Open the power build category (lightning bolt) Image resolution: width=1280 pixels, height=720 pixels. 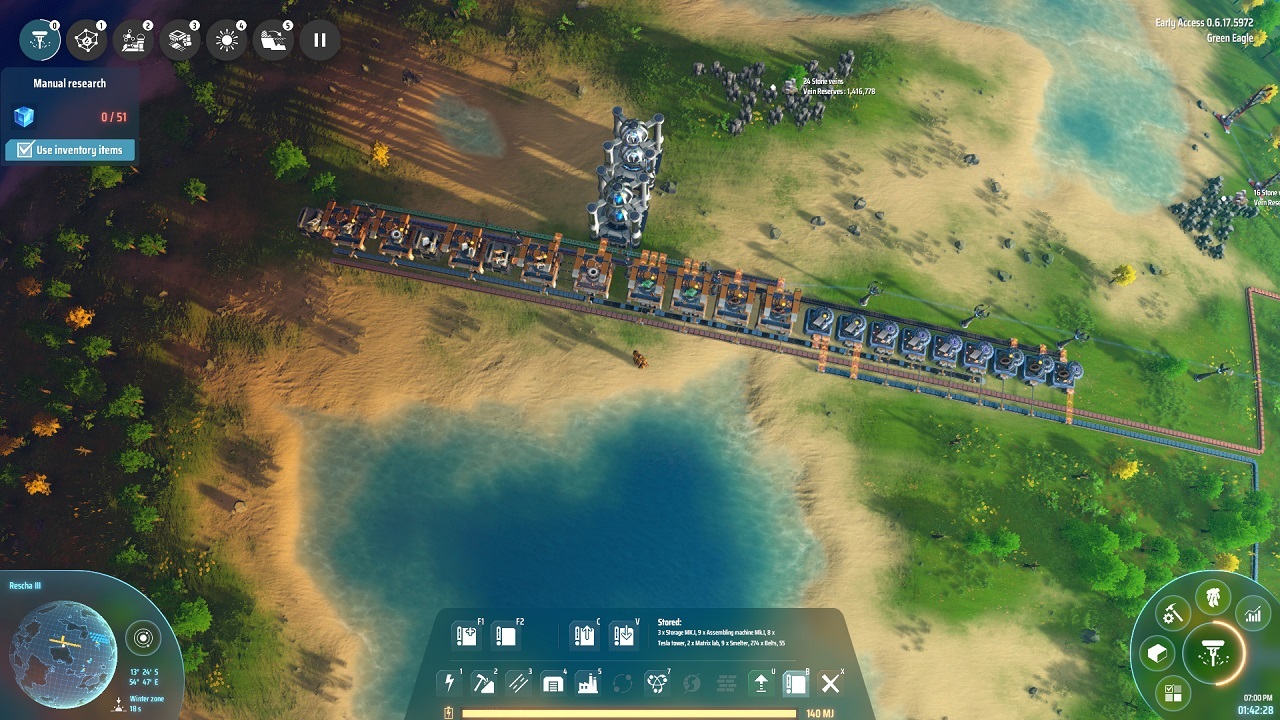point(449,683)
